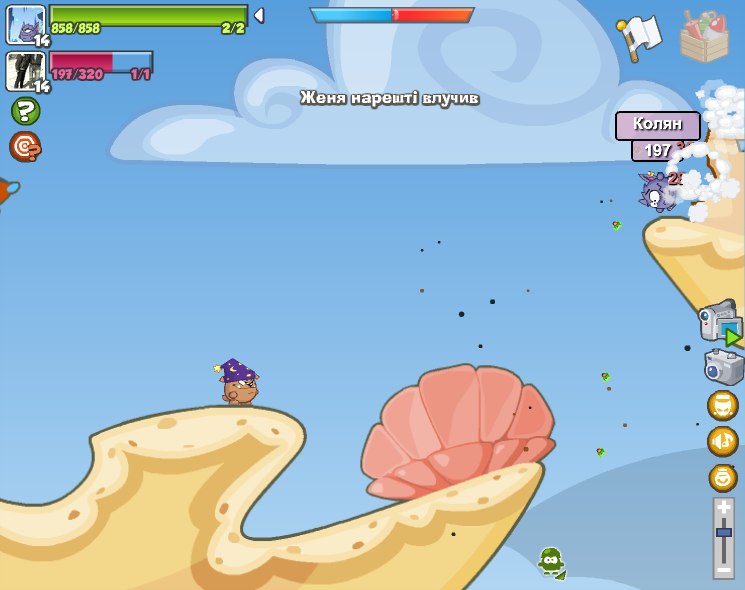Click the white surrender flag icon
Image resolution: width=745 pixels, height=590 pixels.
click(638, 38)
